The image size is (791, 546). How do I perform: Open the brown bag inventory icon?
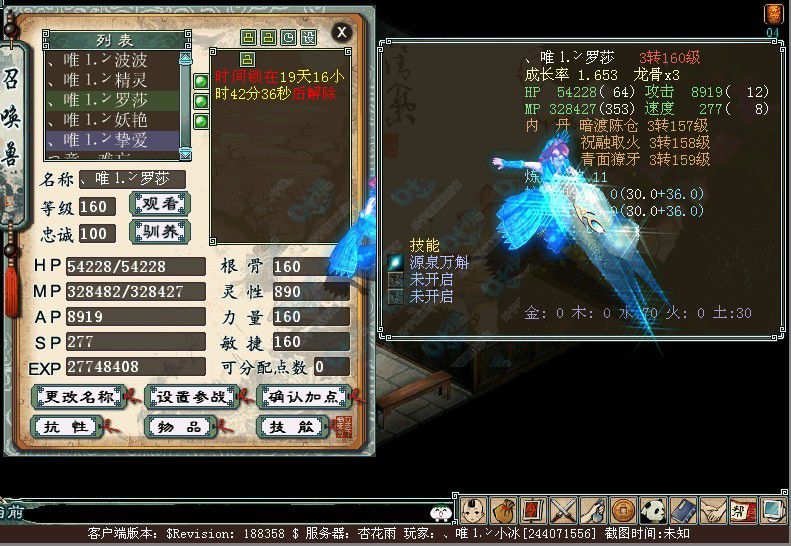point(503,510)
